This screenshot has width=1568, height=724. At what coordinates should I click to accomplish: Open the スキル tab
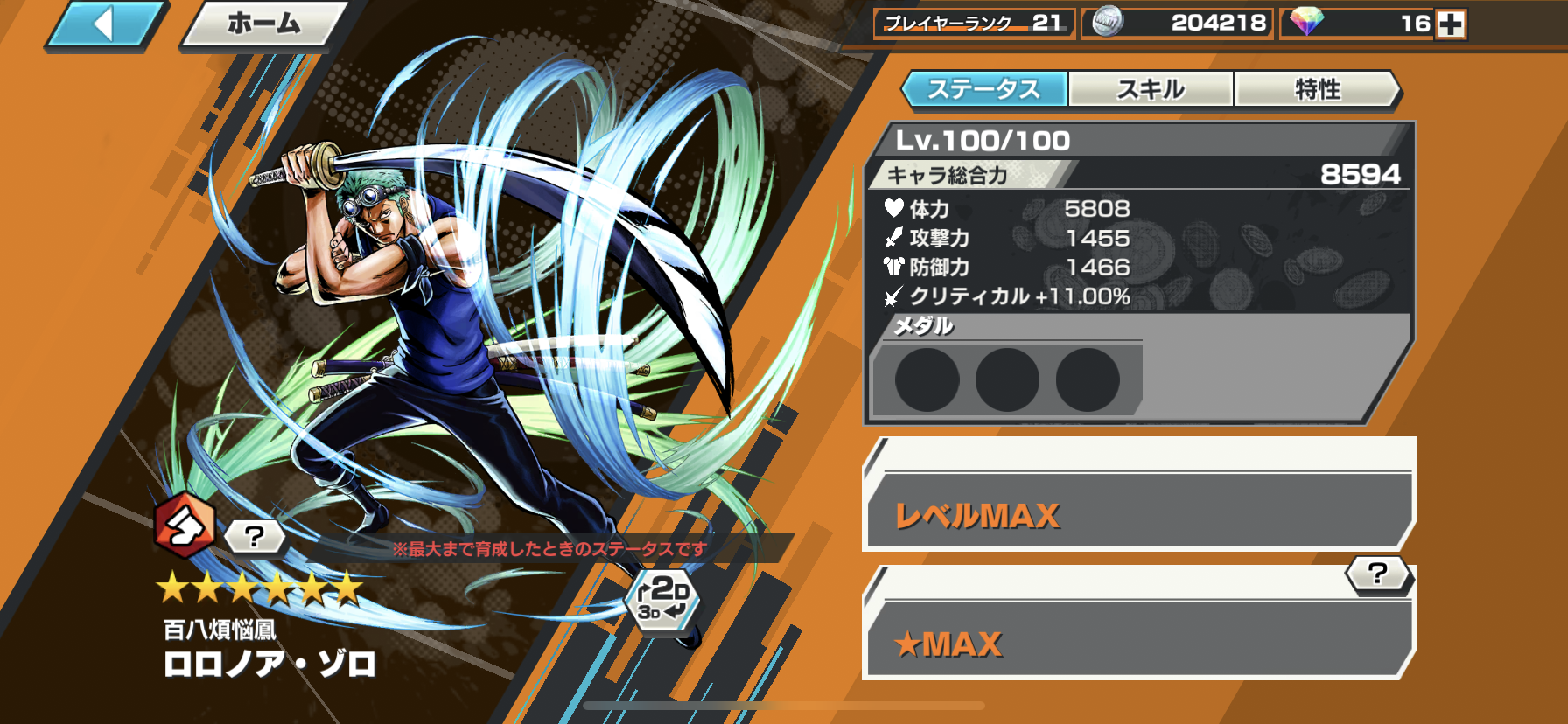pos(1151,89)
